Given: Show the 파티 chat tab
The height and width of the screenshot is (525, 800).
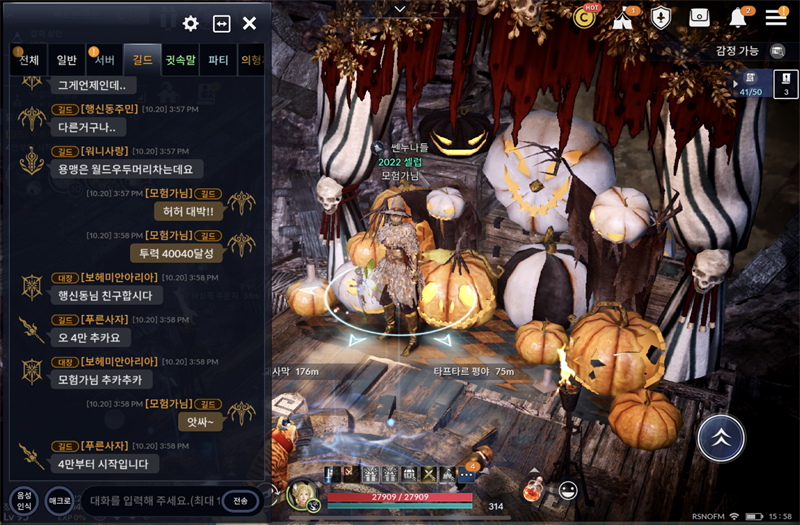Looking at the screenshot, I should point(218,60).
